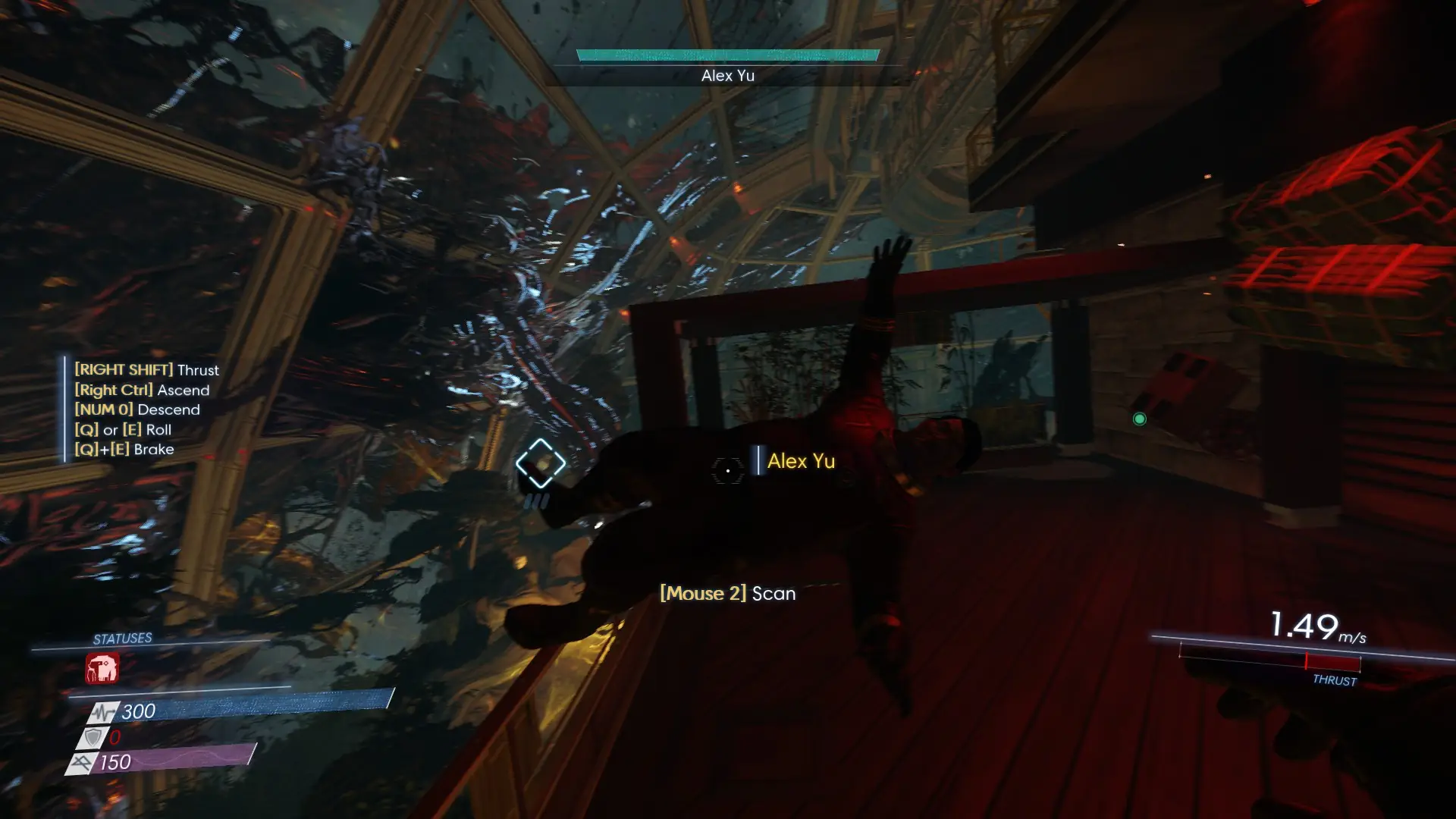Viewport: 1456px width, 819px height.
Task: Click the green objective dot indicator
Action: [x=1139, y=419]
